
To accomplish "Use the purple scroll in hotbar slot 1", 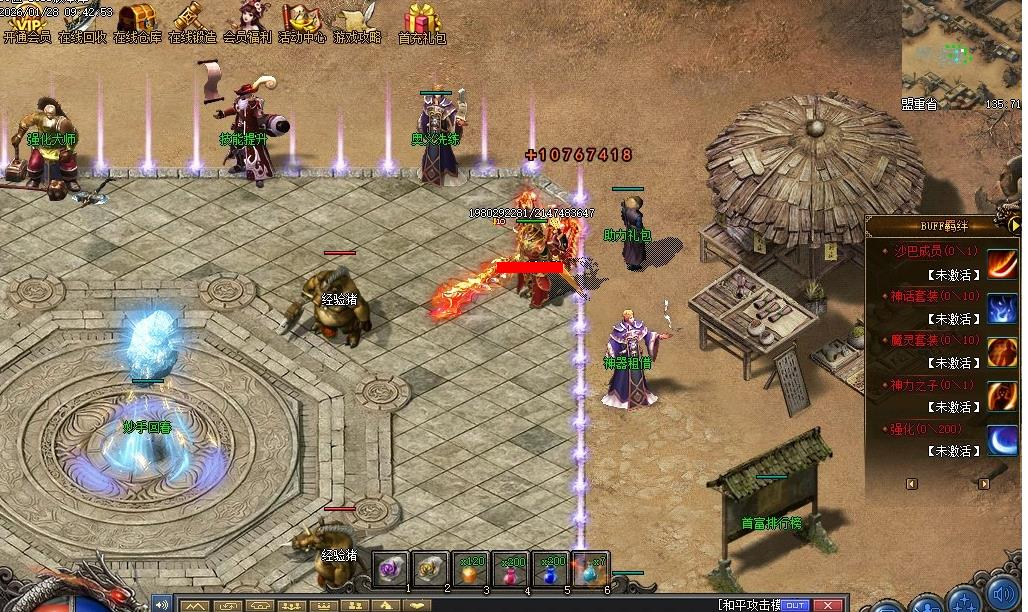I will tap(391, 570).
